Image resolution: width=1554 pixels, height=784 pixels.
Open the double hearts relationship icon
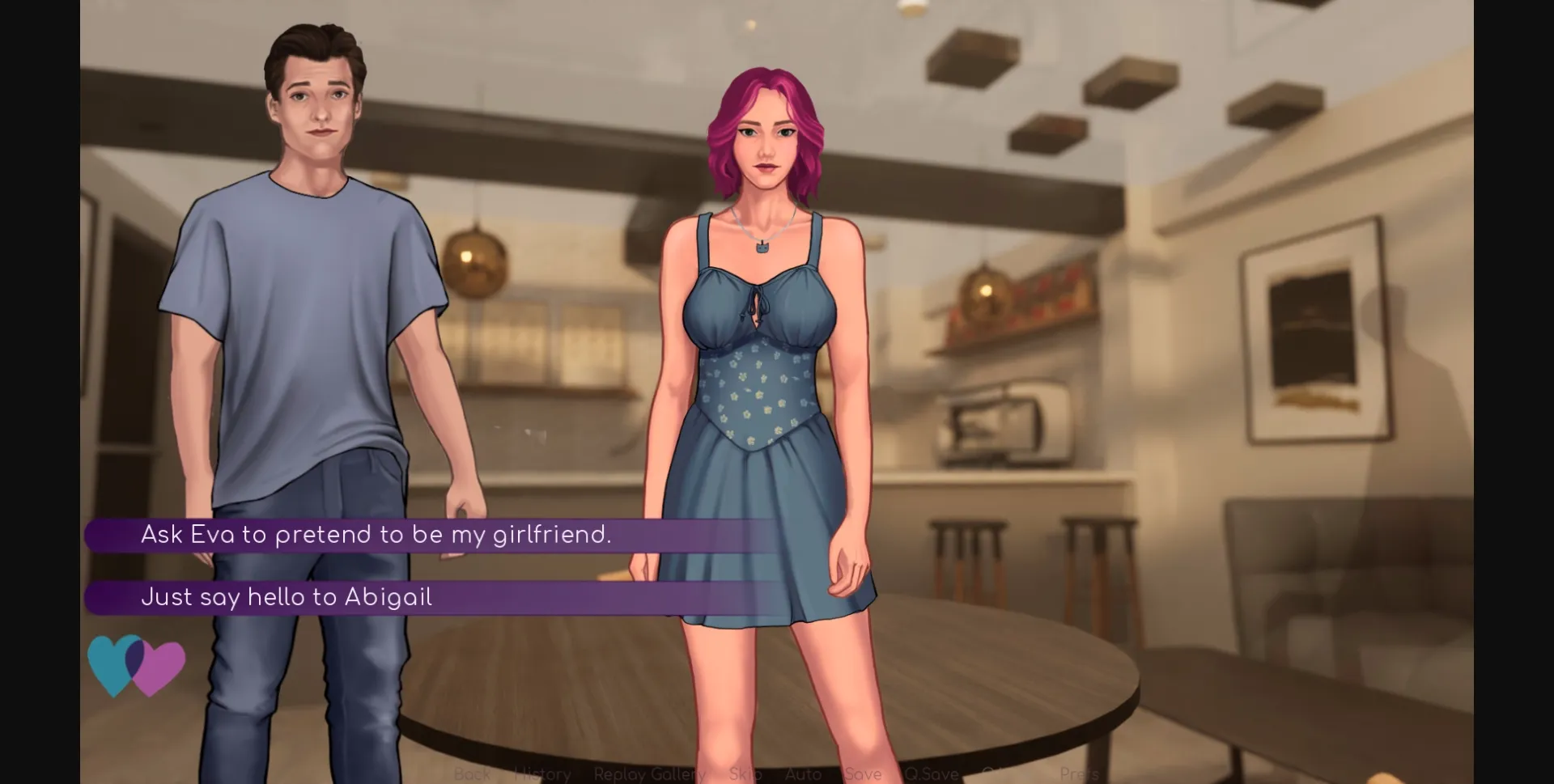tap(136, 665)
